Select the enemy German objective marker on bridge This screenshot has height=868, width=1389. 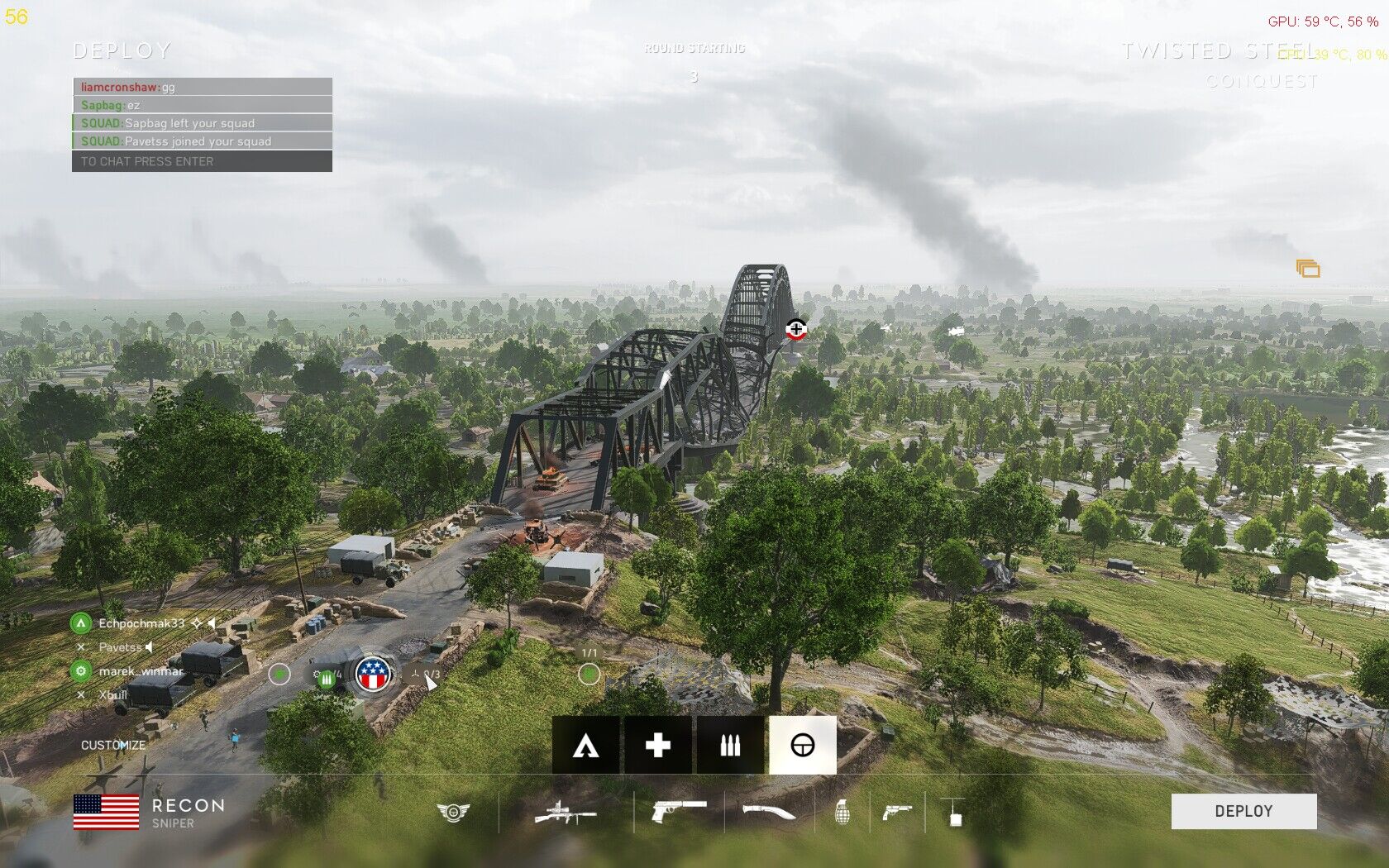(x=796, y=330)
